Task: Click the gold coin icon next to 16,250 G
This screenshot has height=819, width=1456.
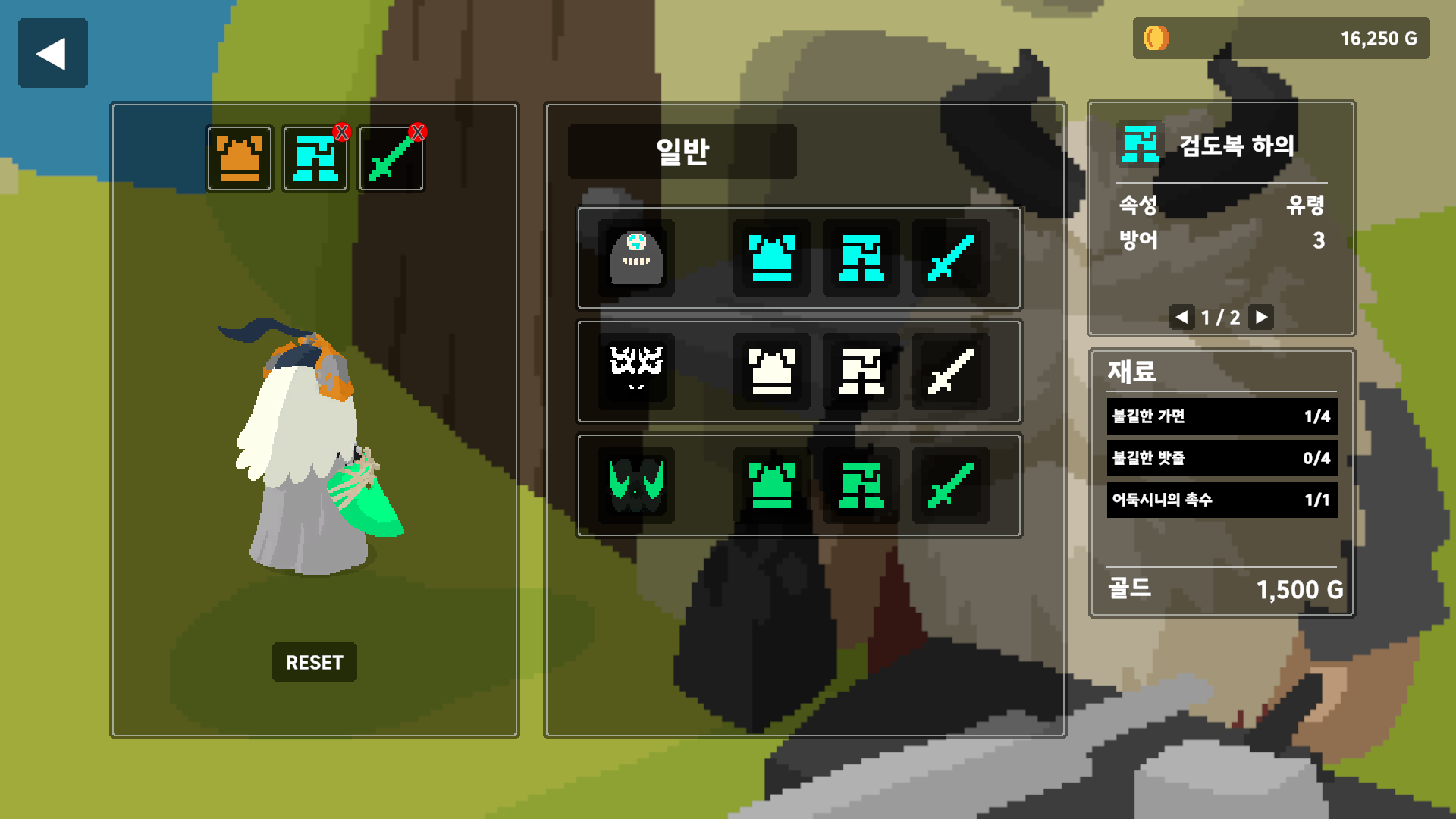Action: [1155, 38]
